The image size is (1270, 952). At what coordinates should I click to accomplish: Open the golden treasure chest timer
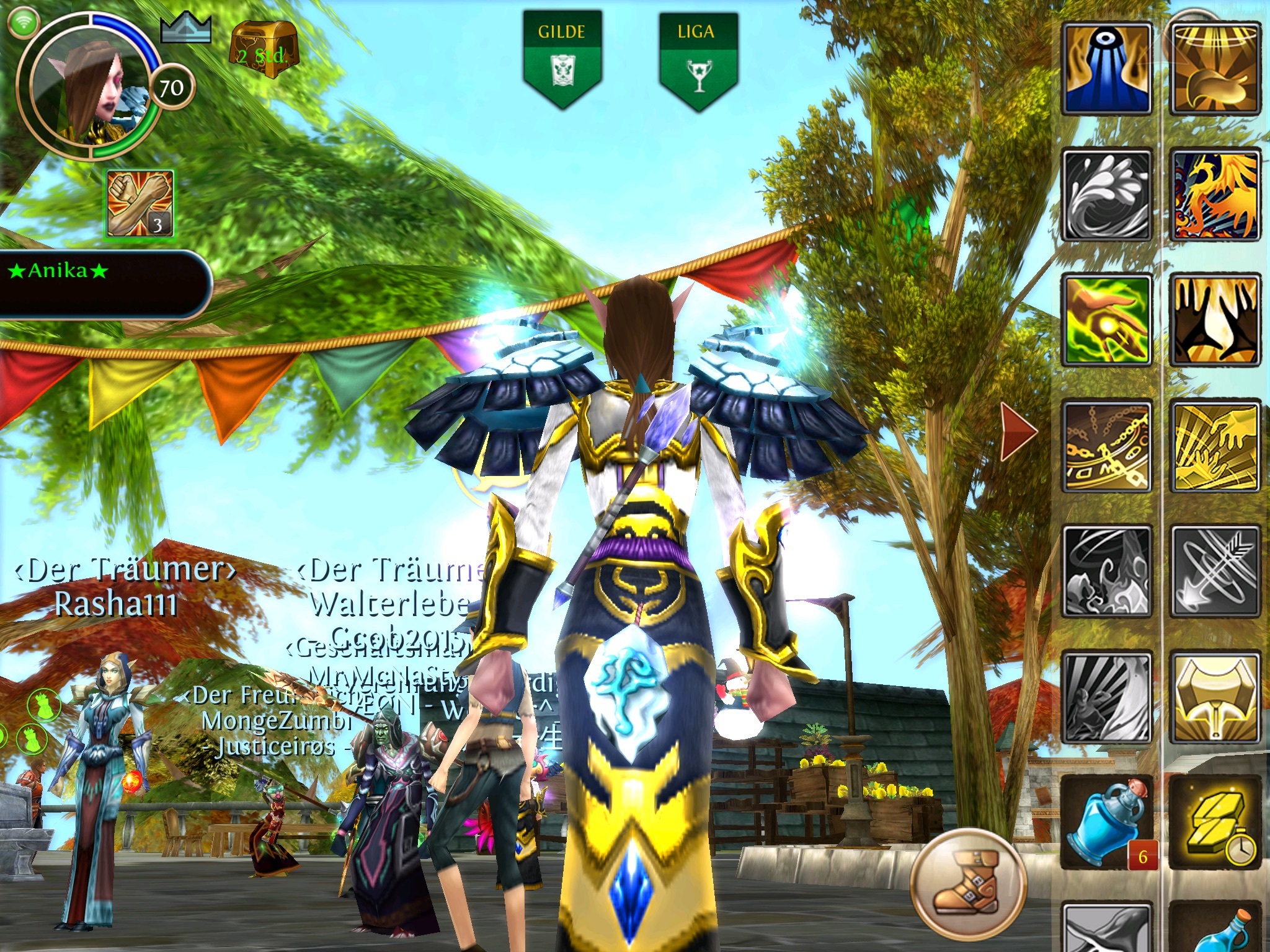[x=264, y=50]
